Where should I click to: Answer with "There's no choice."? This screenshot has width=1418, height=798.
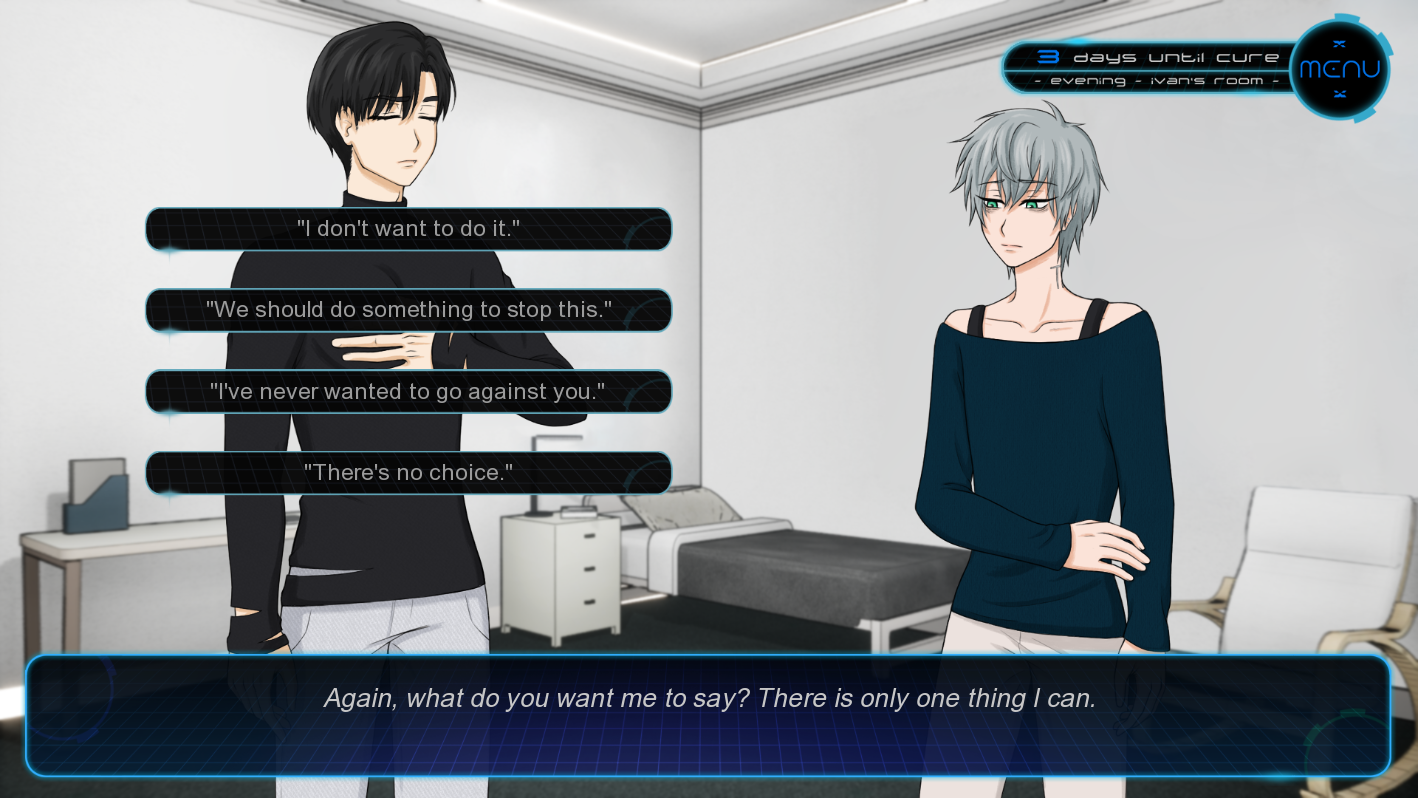pos(408,473)
